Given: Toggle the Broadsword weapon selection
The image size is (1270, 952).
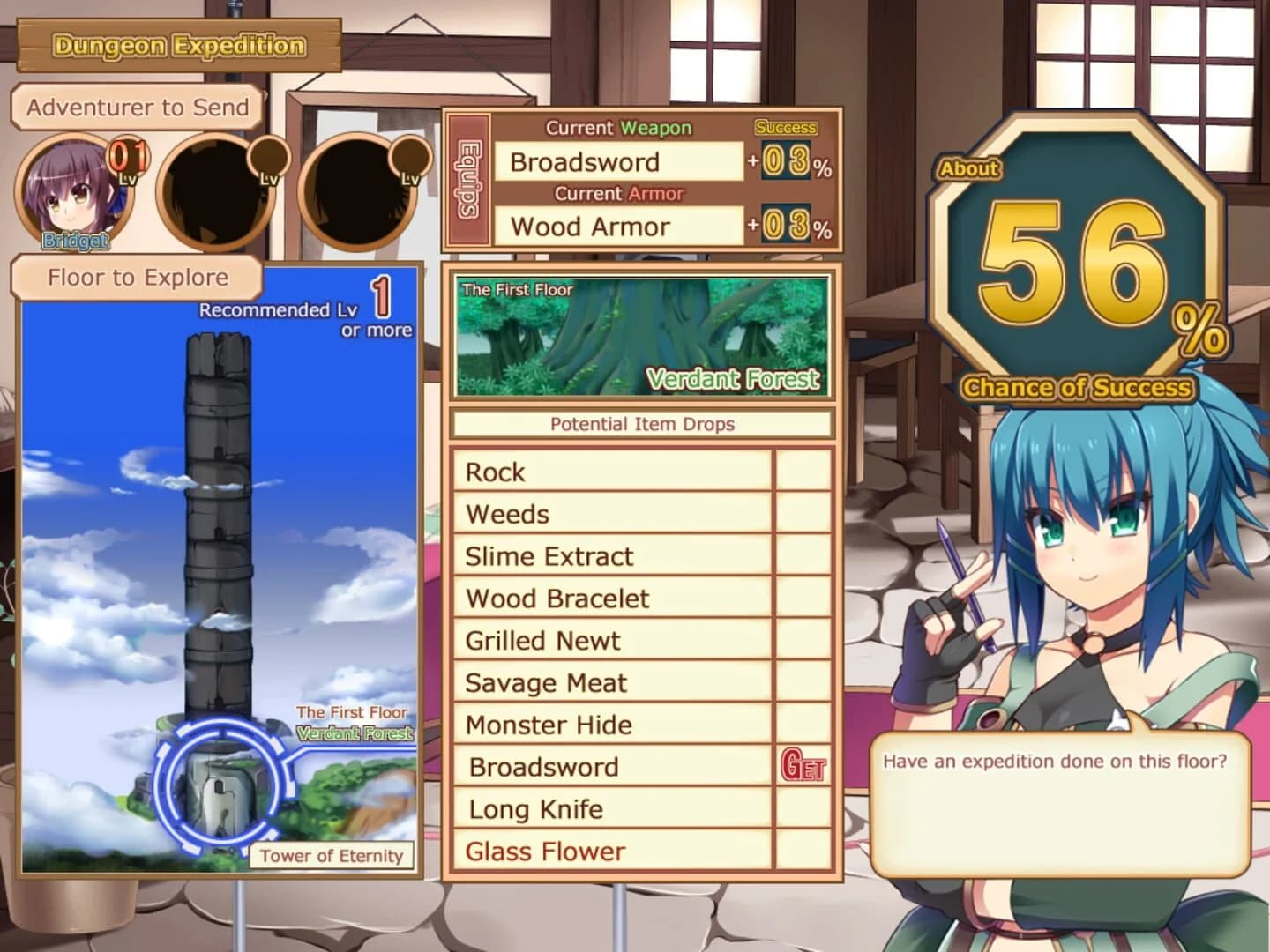Looking at the screenshot, I should pyautogui.click(x=619, y=161).
